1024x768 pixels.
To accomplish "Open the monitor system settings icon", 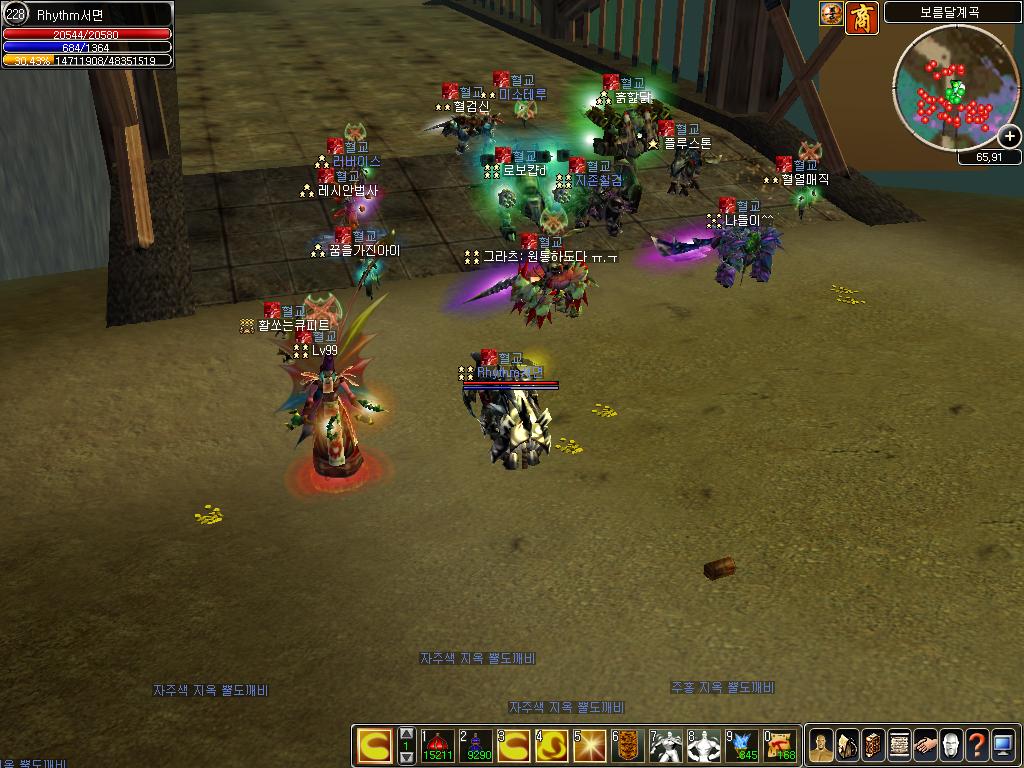I will (1003, 746).
